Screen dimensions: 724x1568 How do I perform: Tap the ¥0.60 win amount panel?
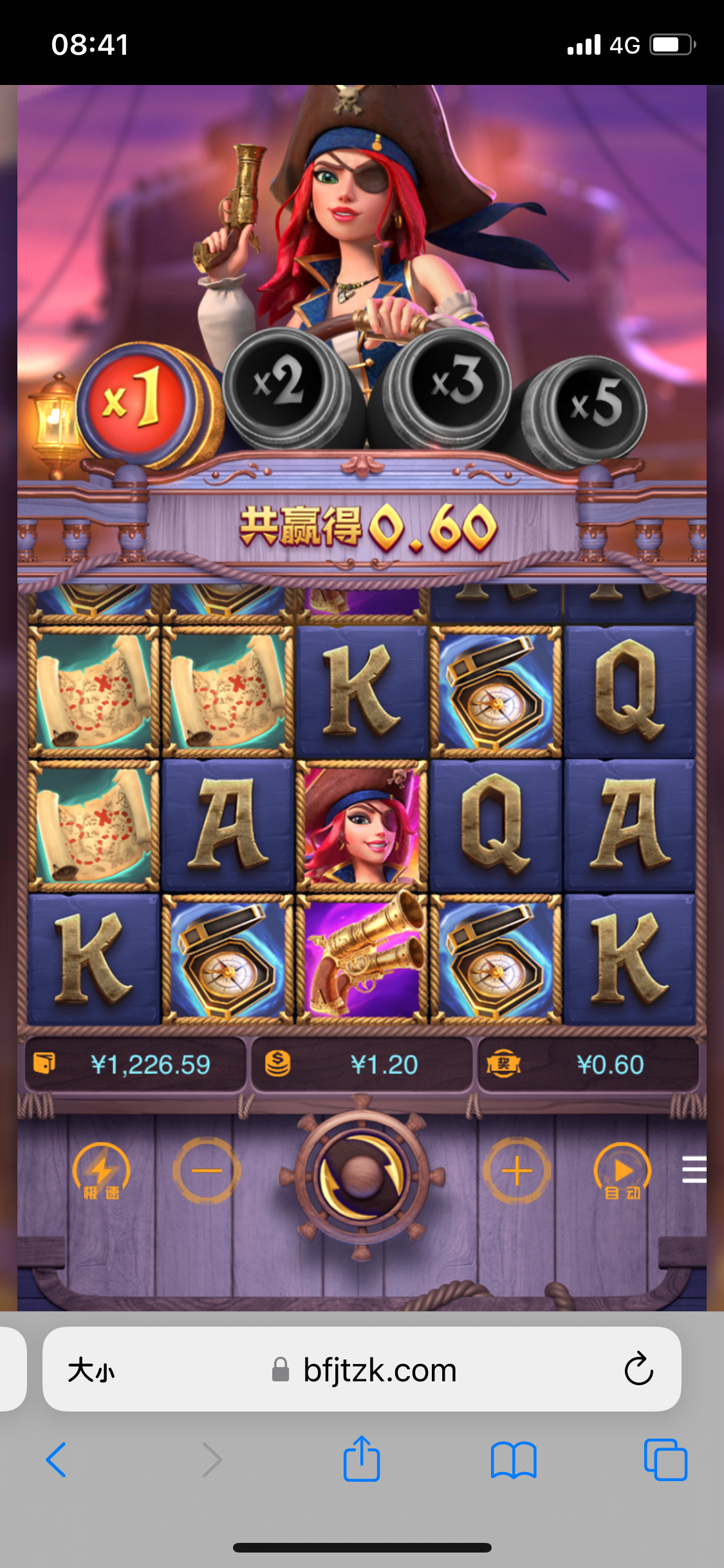[588, 1065]
